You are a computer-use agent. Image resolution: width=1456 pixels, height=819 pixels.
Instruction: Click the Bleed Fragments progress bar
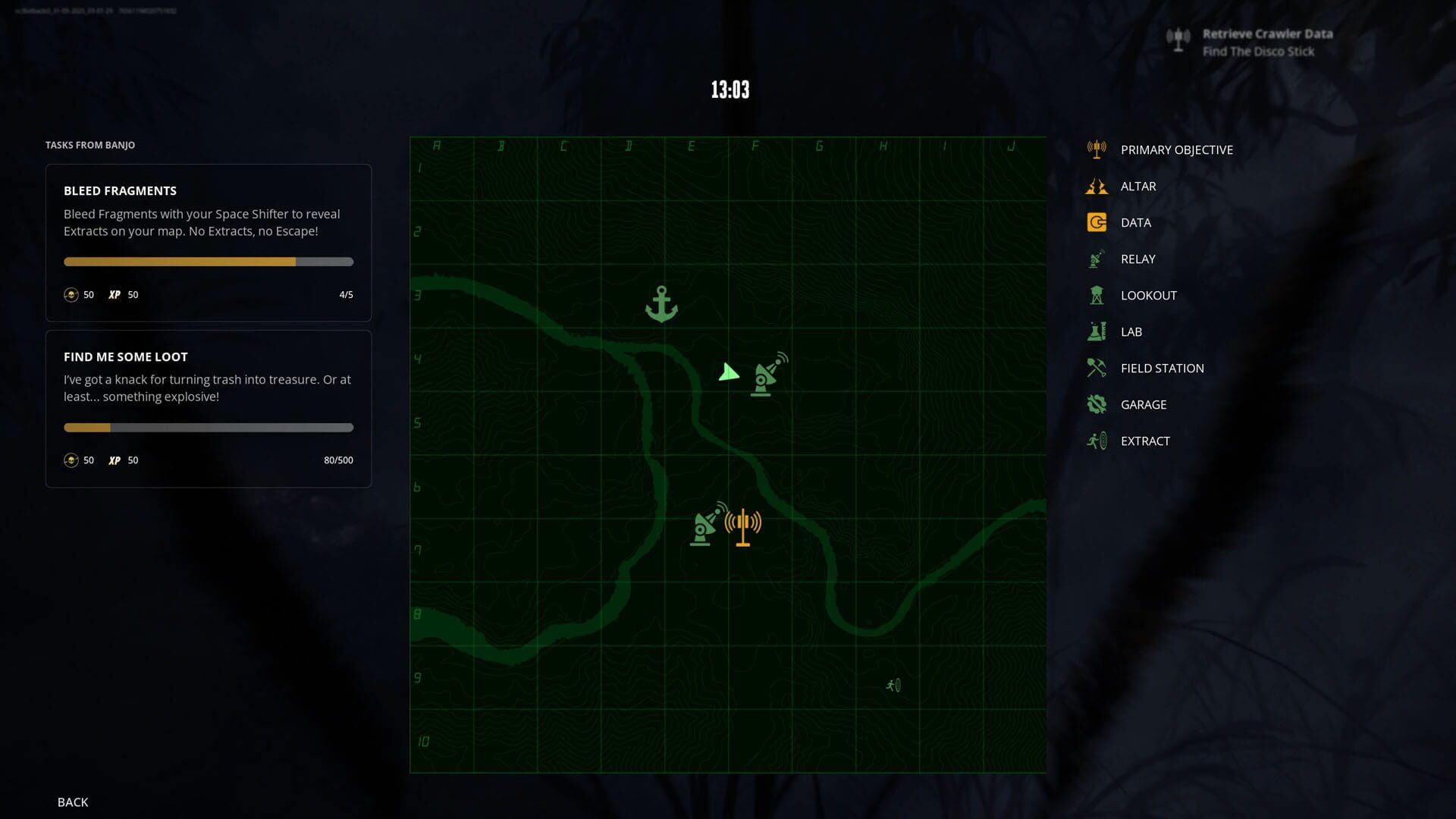(x=209, y=261)
